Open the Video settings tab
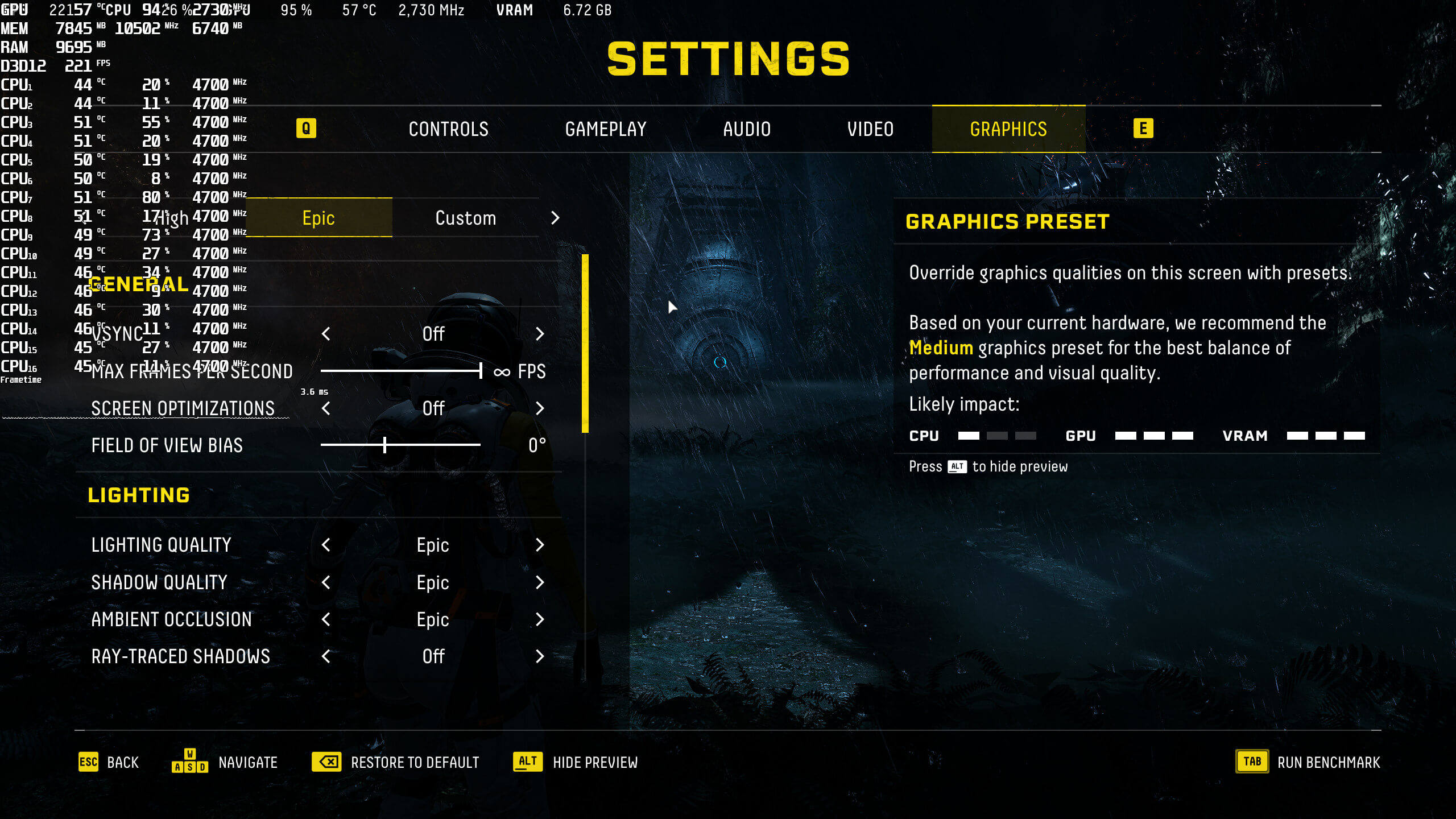Screen dimensions: 1456x819 tap(871, 129)
